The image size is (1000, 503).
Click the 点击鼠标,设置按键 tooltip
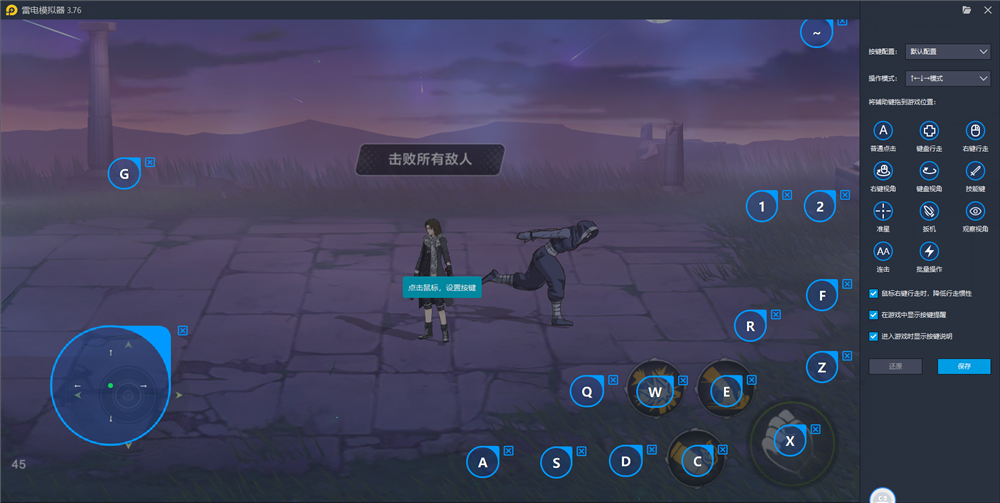tap(442, 287)
